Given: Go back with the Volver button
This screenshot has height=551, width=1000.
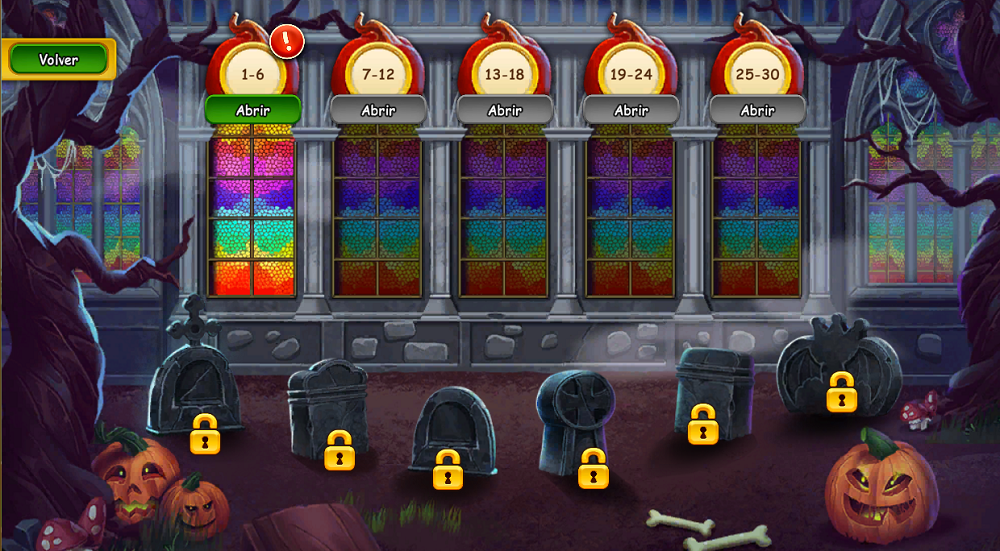Looking at the screenshot, I should (58, 60).
